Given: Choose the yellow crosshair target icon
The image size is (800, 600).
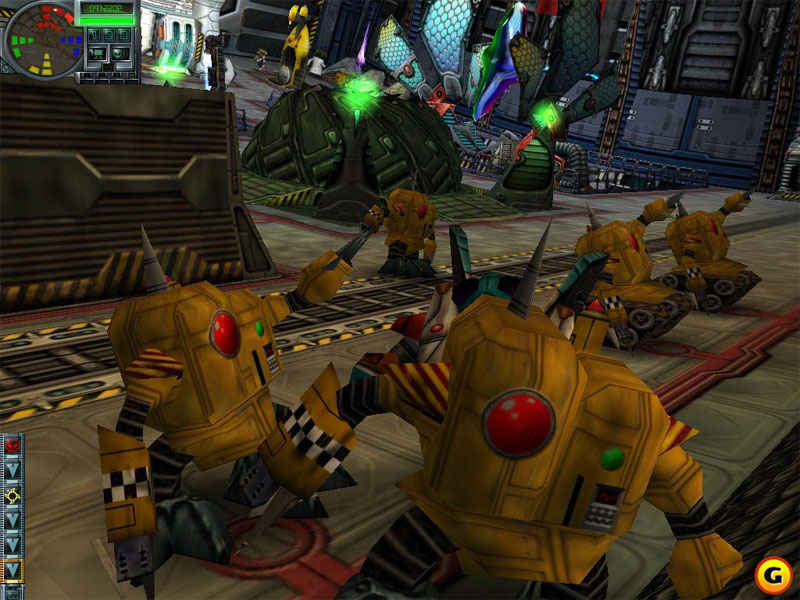Looking at the screenshot, I should point(12,496).
